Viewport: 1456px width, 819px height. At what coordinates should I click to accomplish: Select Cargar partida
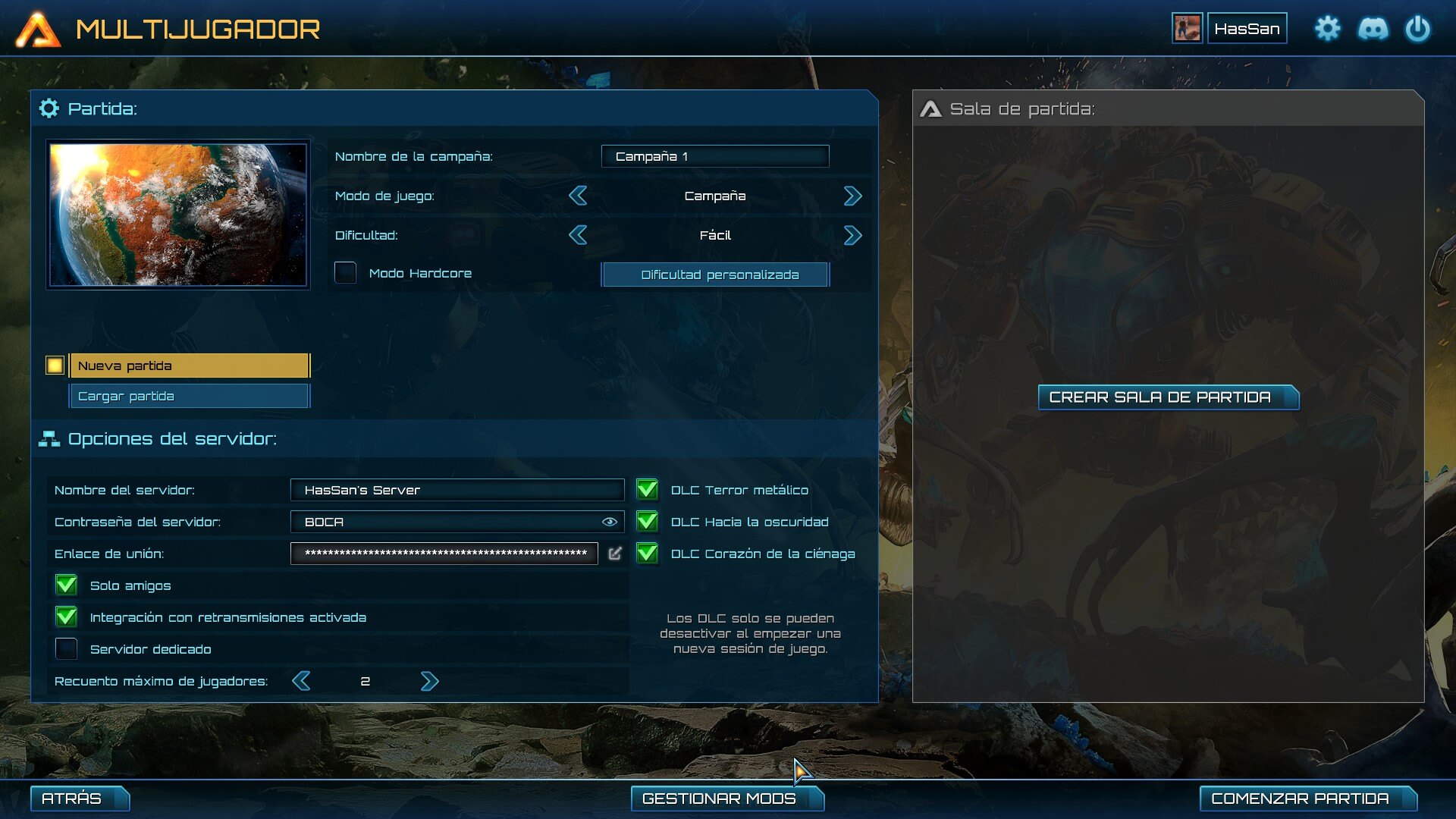189,395
